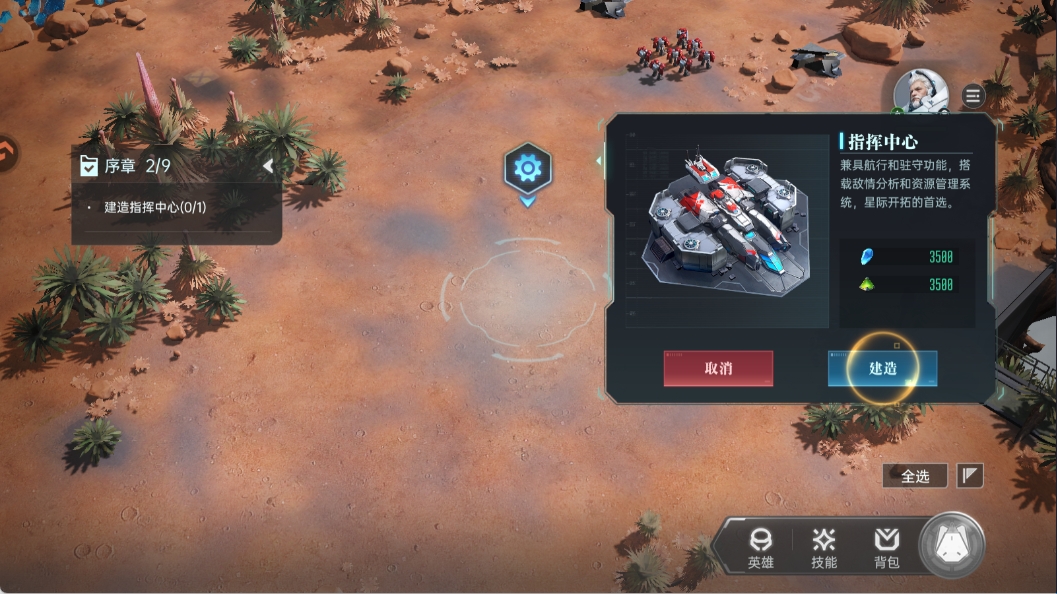Open the 英雄 hero menu
1057x594 pixels.
pos(760,548)
